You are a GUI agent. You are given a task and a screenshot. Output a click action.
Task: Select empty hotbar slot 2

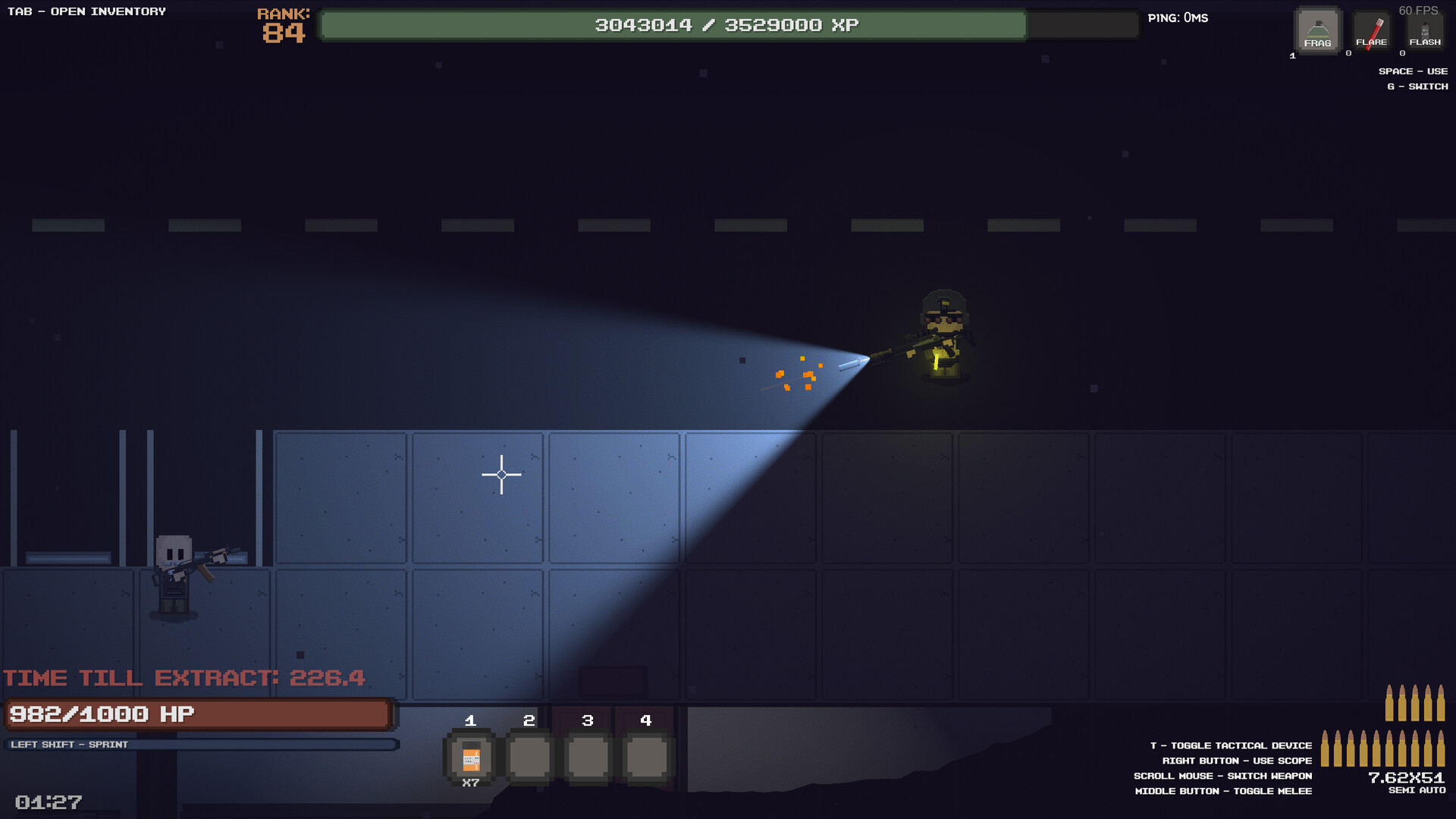pos(529,756)
